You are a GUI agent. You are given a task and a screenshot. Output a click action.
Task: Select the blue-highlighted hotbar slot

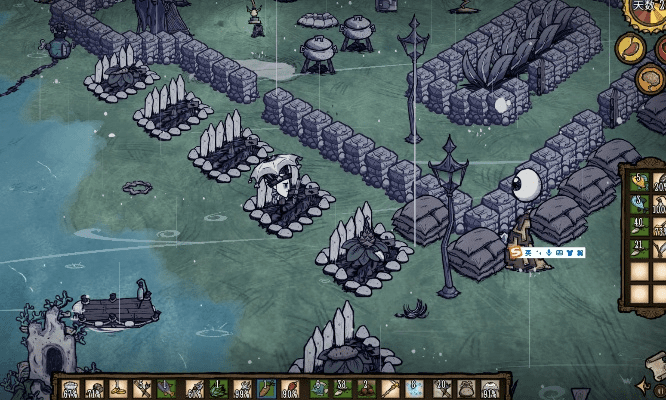click(267, 389)
